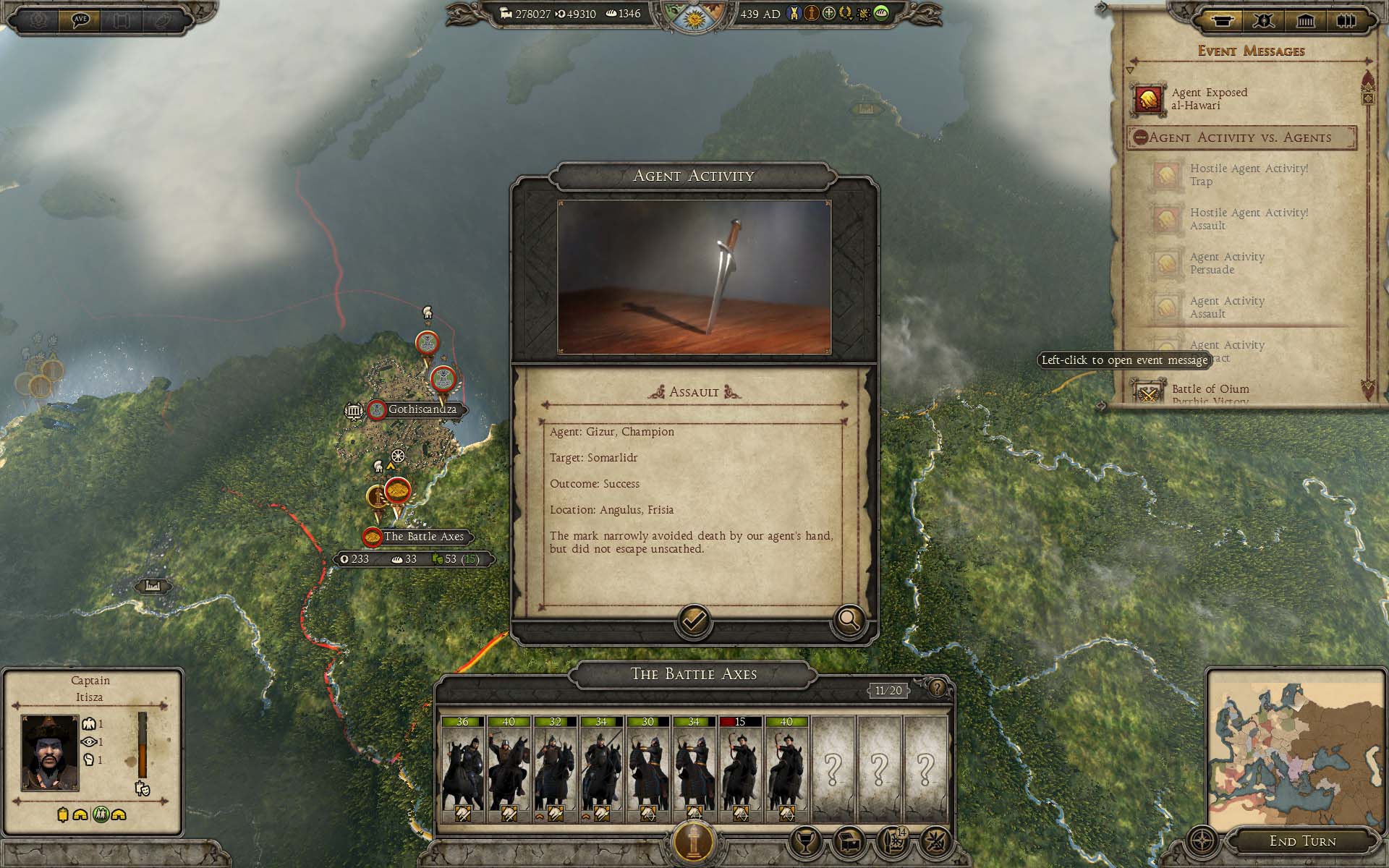
Task: End the current turn
Action: click(x=1302, y=841)
